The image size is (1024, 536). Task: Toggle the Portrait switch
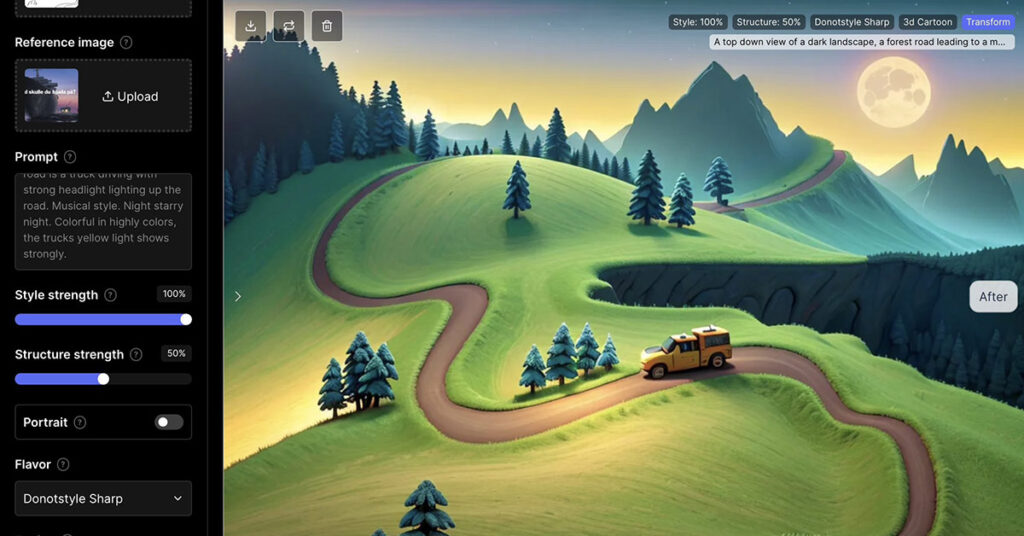pyautogui.click(x=169, y=422)
